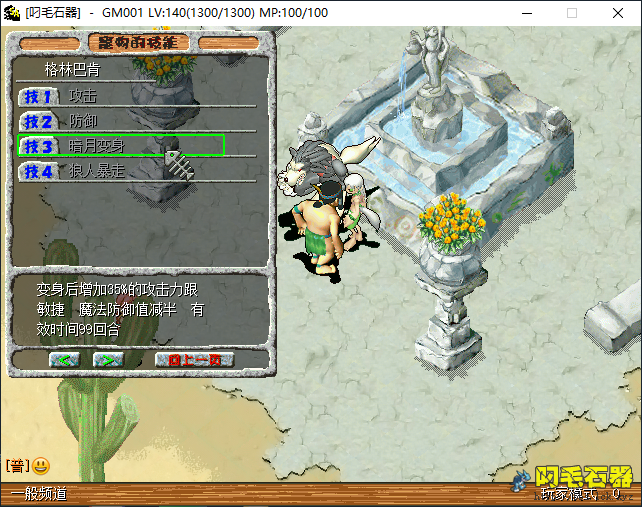Screen dimensions: 642x507
Task: Go to previous pet with left arrow
Action: pyautogui.click(x=63, y=359)
